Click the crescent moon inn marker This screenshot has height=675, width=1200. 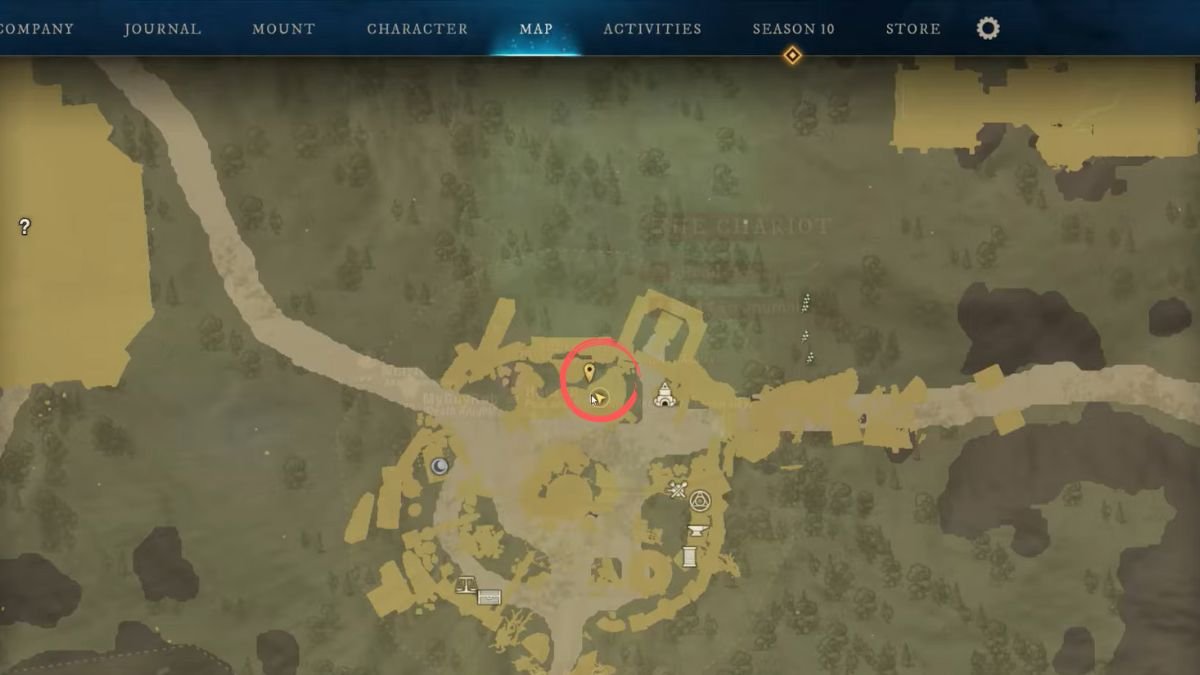[x=440, y=466]
